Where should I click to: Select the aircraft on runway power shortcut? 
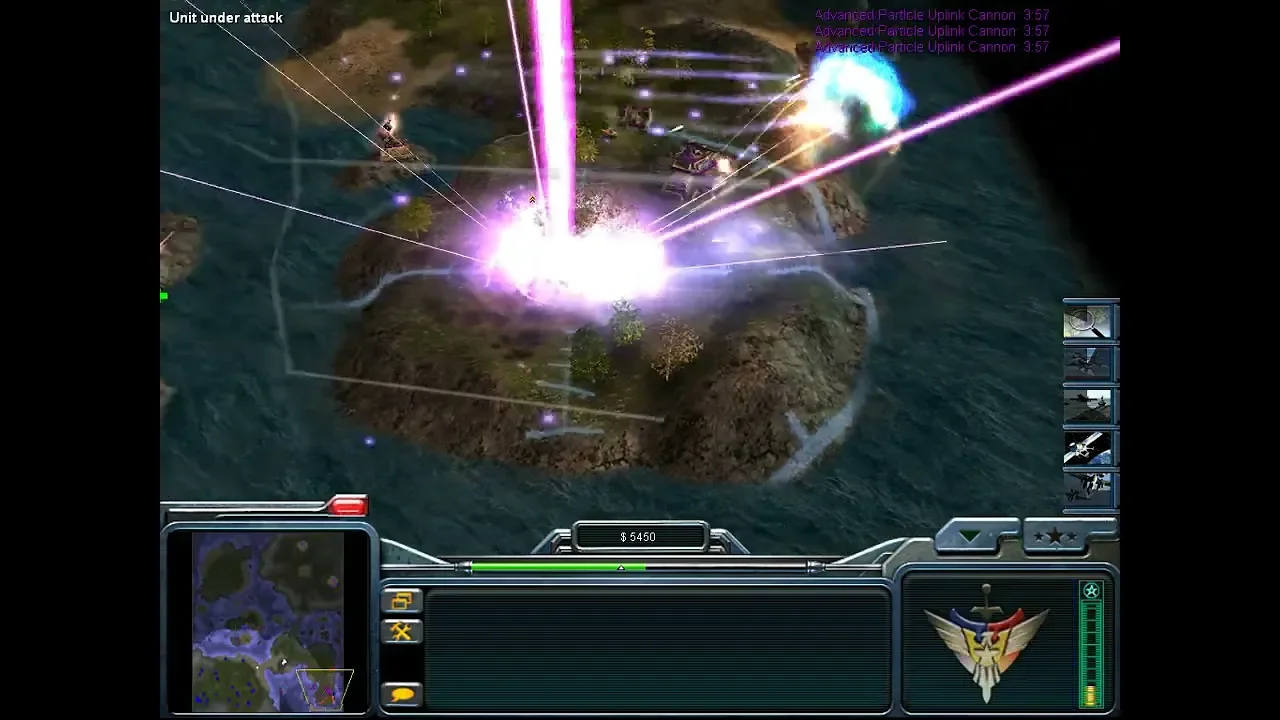click(1087, 405)
